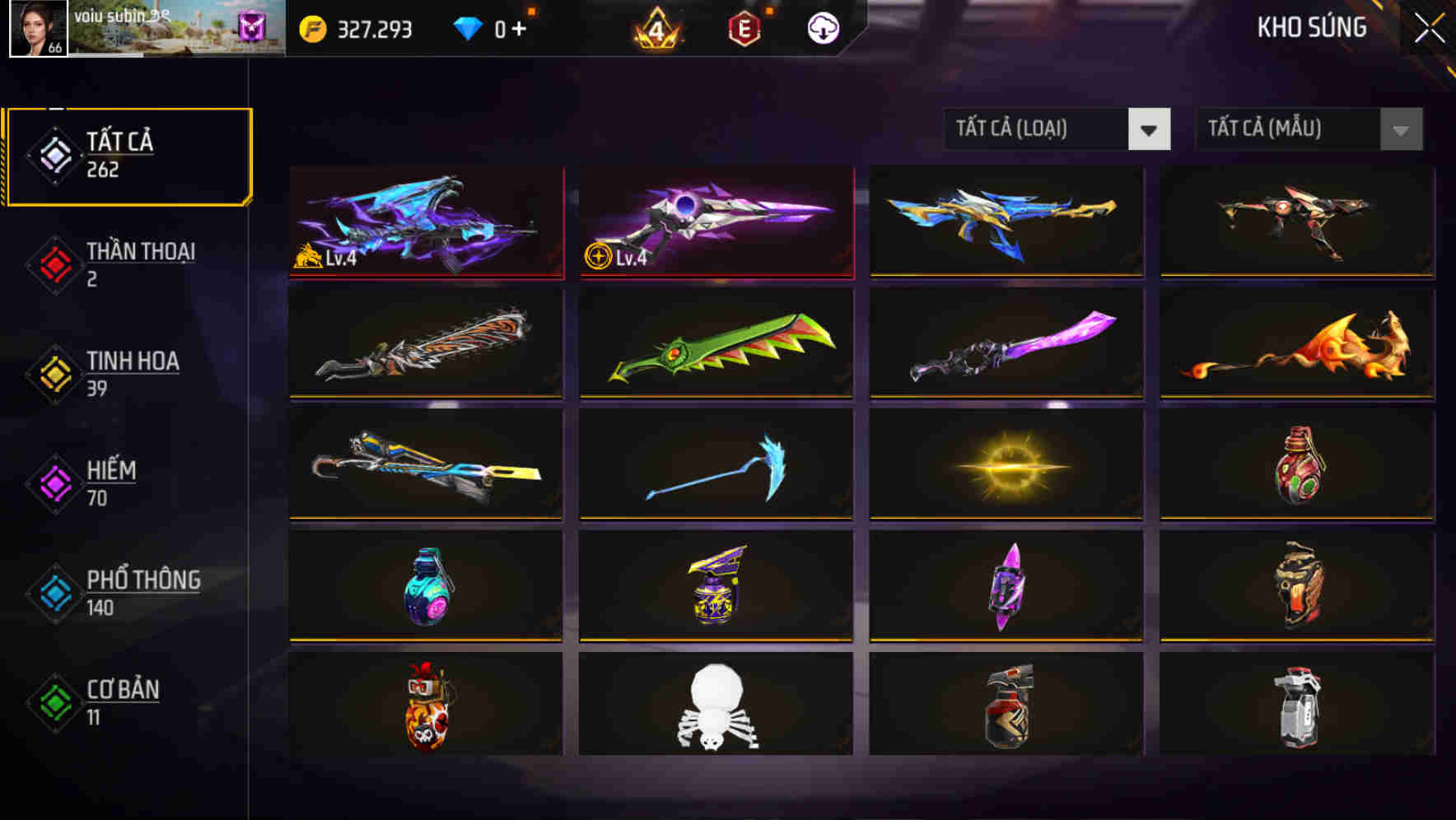This screenshot has height=820, width=1456.
Task: Expand the weapon type dropdown arrow
Action: point(1150,129)
